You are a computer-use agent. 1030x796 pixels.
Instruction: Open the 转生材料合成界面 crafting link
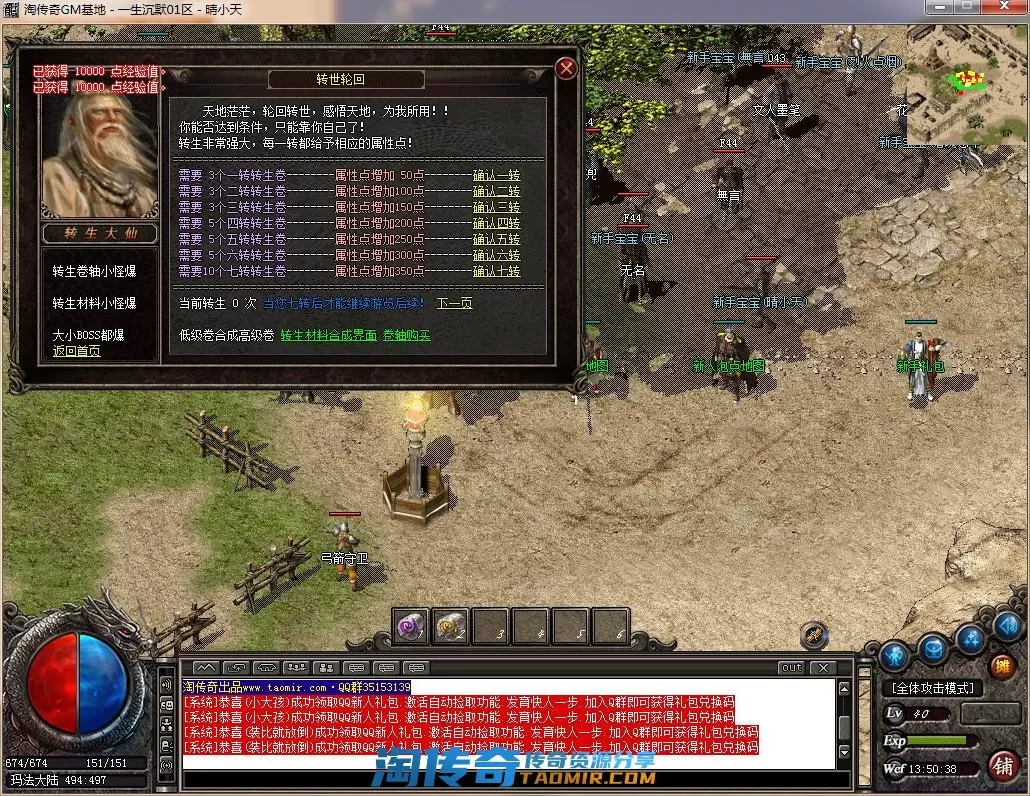pyautogui.click(x=328, y=335)
